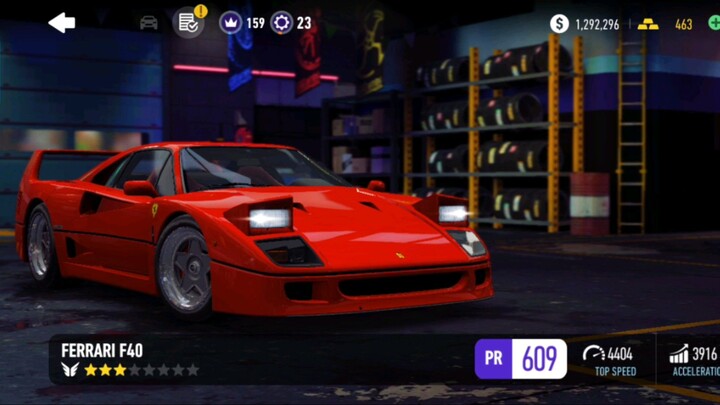The image size is (720, 405).
Task: Open the PR 609 performance rating
Action: [x=521, y=359]
